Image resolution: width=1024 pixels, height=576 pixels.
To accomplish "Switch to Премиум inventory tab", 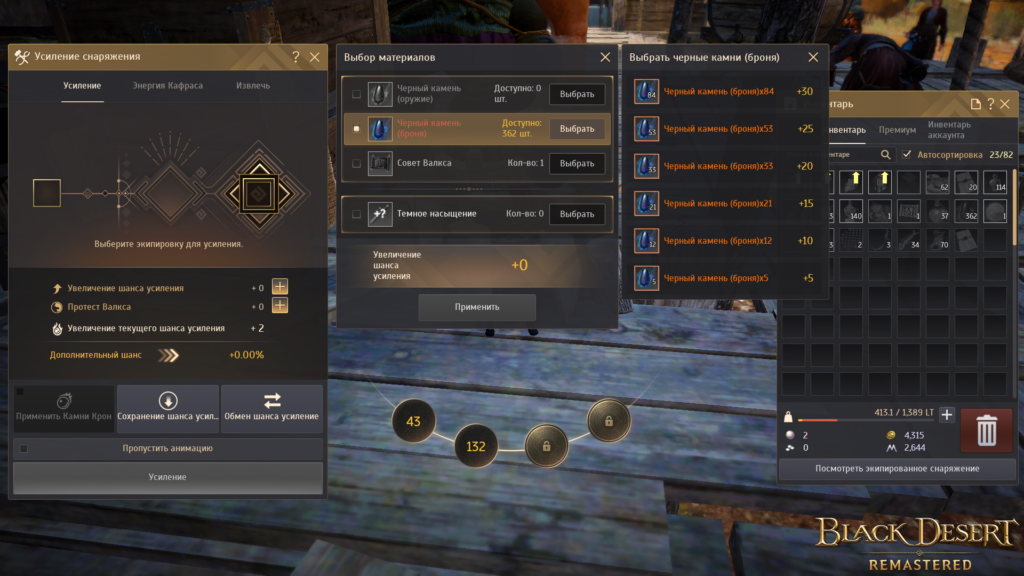I will (x=897, y=130).
